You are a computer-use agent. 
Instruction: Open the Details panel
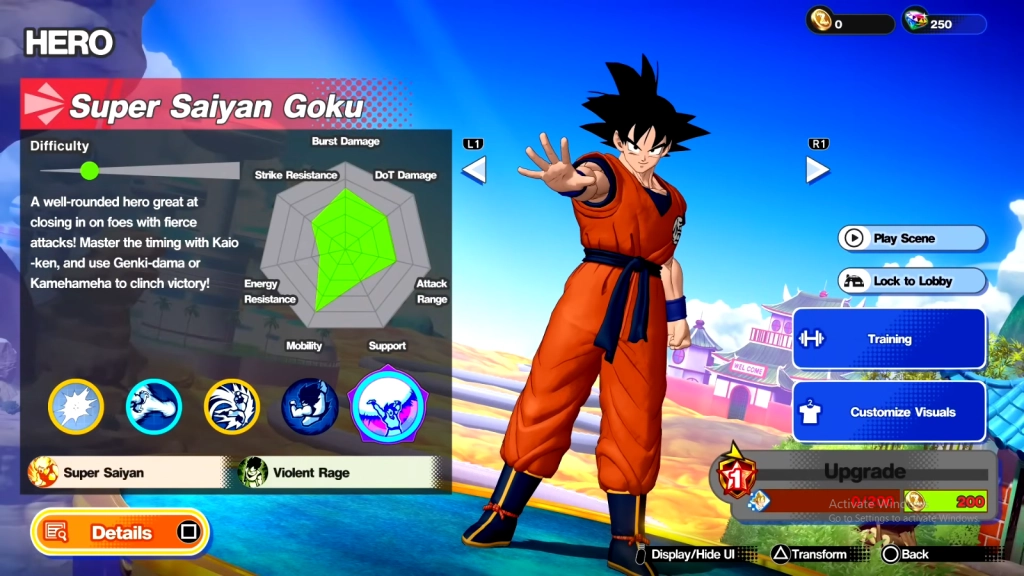point(120,532)
